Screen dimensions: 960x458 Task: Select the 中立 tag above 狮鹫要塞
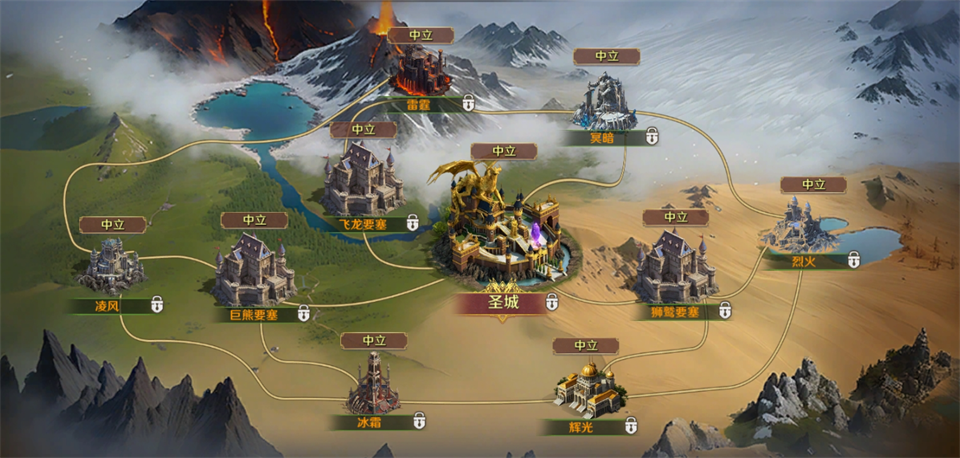(x=677, y=217)
